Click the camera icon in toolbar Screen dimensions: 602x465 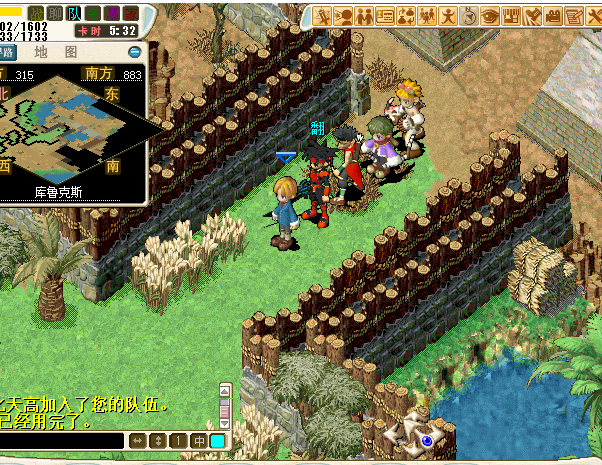(553, 15)
